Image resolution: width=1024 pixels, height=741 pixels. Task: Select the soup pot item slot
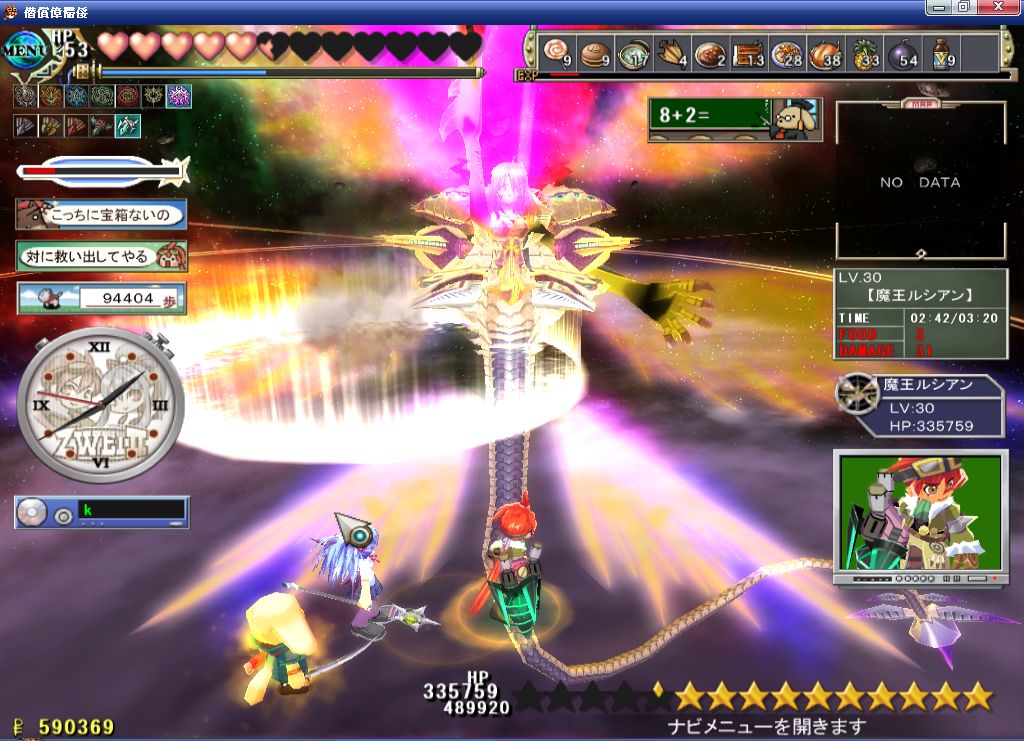pyautogui.click(x=634, y=53)
